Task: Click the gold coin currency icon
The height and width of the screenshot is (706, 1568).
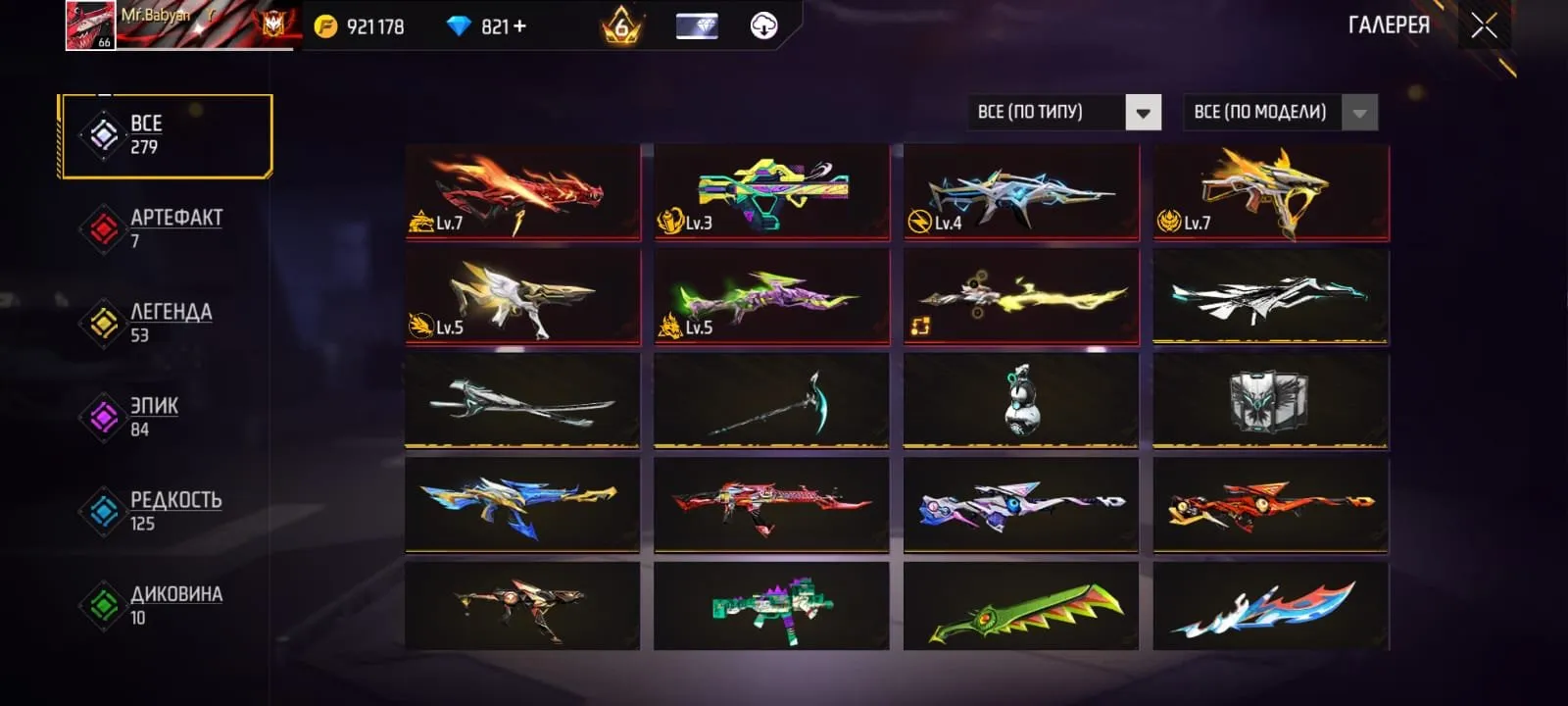Action: (x=323, y=26)
